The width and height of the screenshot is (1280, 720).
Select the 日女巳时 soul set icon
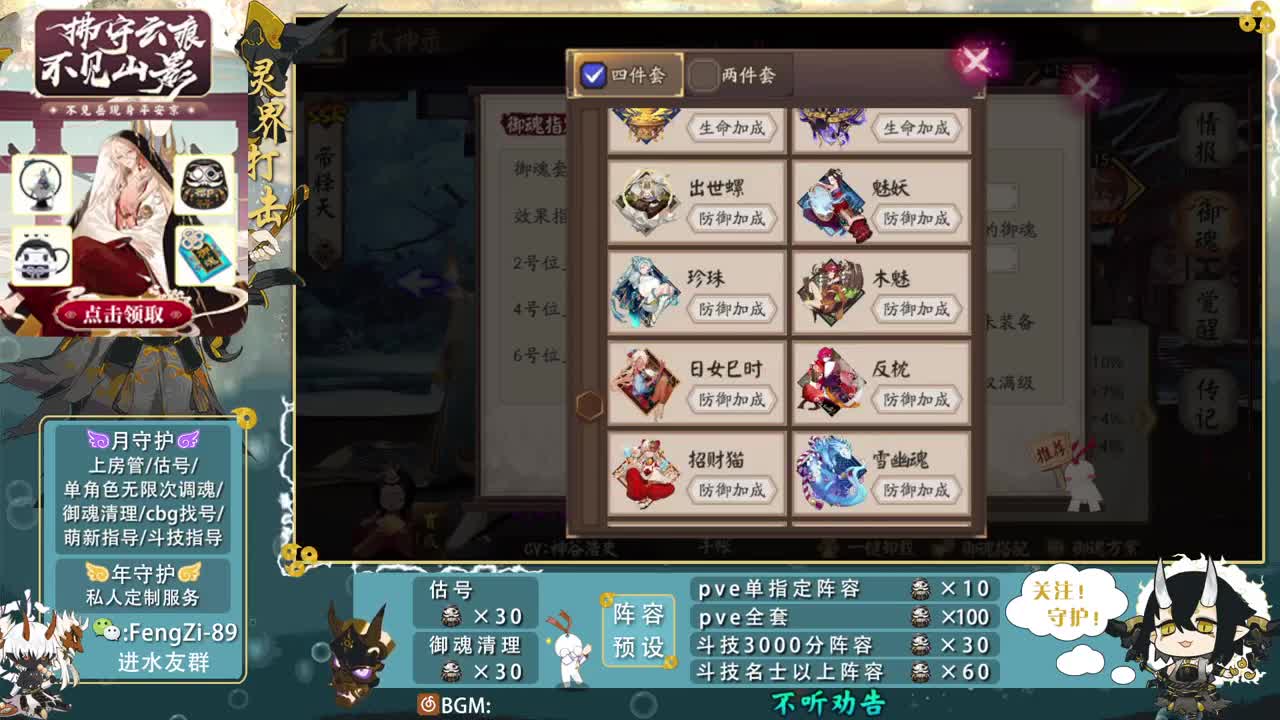[x=648, y=380]
